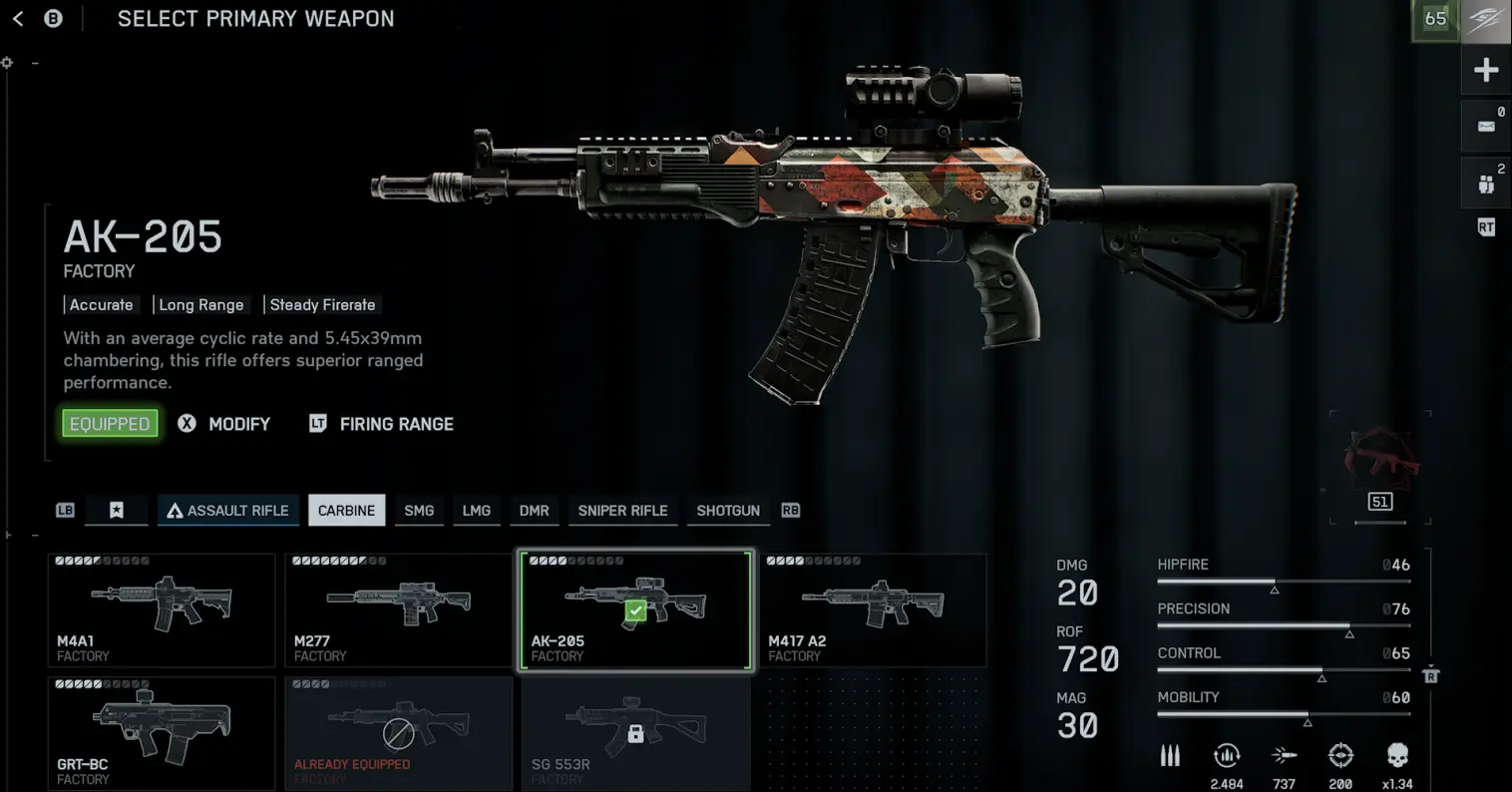Click the locked SG 553R tile
1512x792 pixels.
(635, 733)
